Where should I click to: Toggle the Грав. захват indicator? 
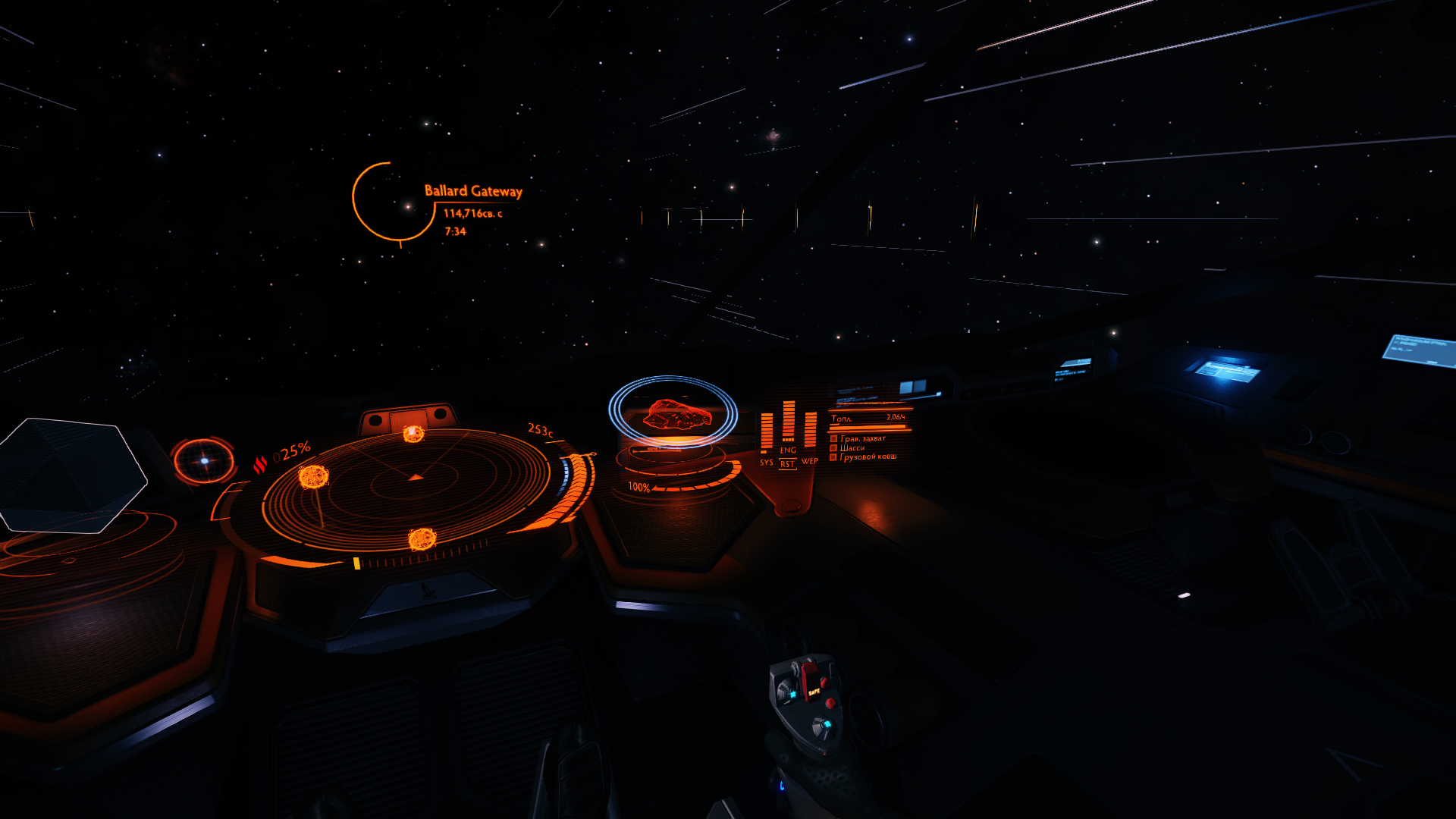pyautogui.click(x=833, y=438)
